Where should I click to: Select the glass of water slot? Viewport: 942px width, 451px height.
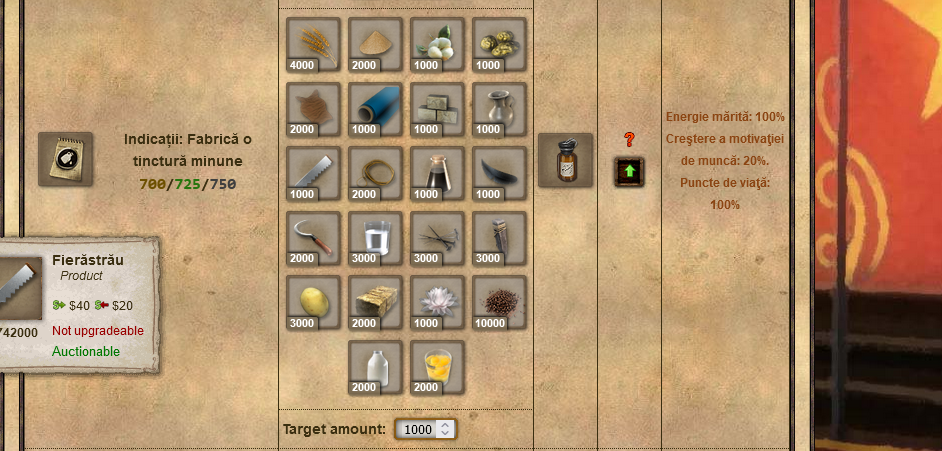[x=375, y=238]
